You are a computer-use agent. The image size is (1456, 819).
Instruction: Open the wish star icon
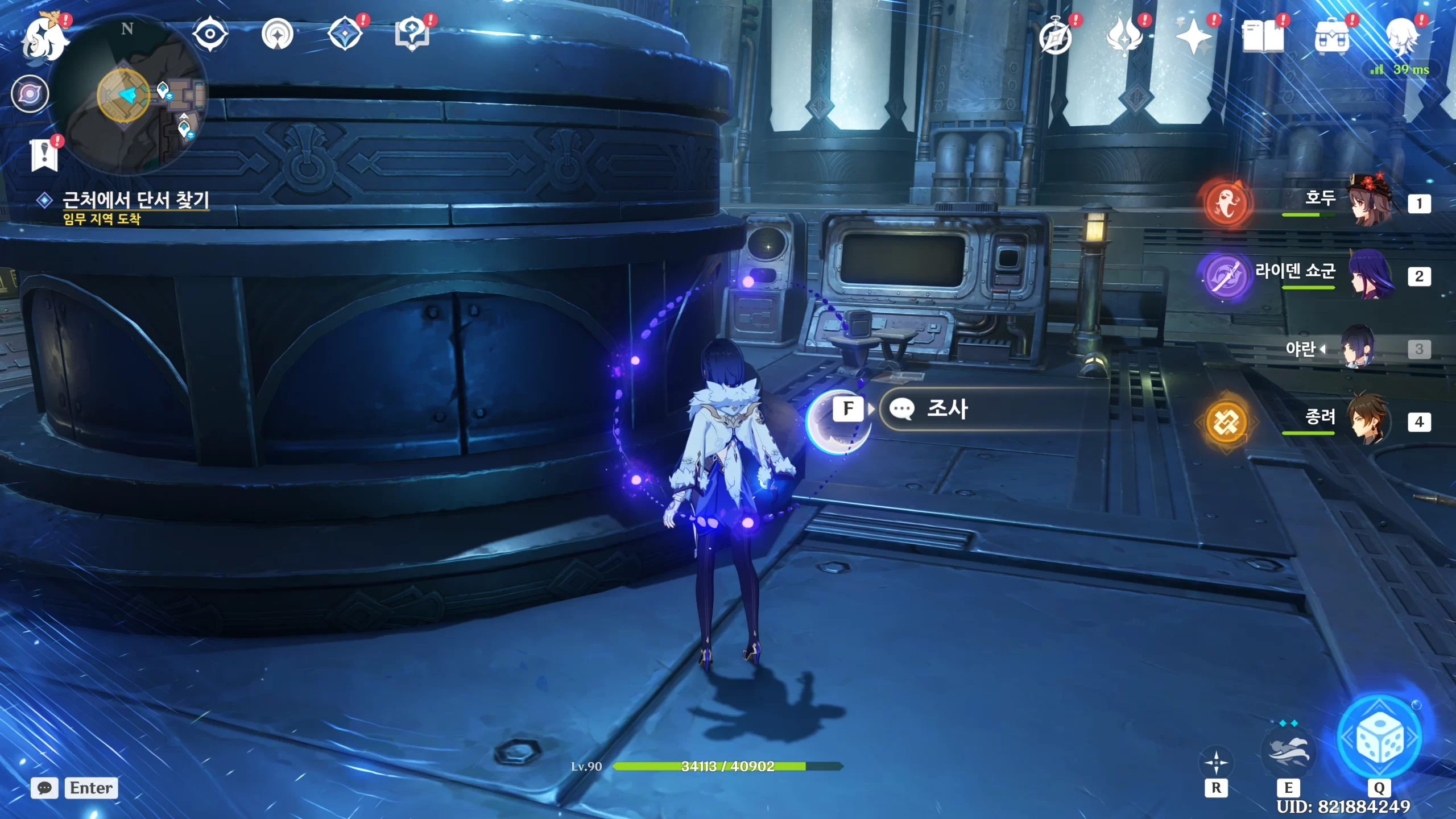pos(1194,38)
